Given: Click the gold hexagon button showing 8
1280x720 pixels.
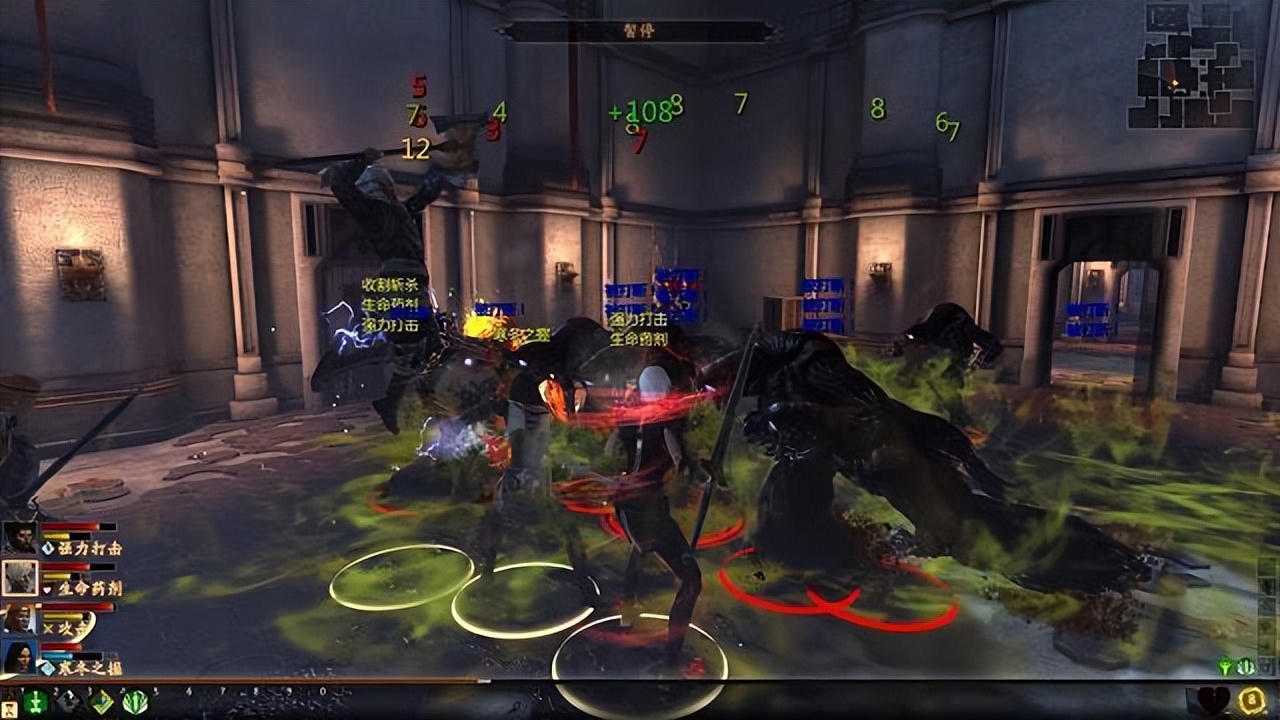Looking at the screenshot, I should click(x=1251, y=700).
